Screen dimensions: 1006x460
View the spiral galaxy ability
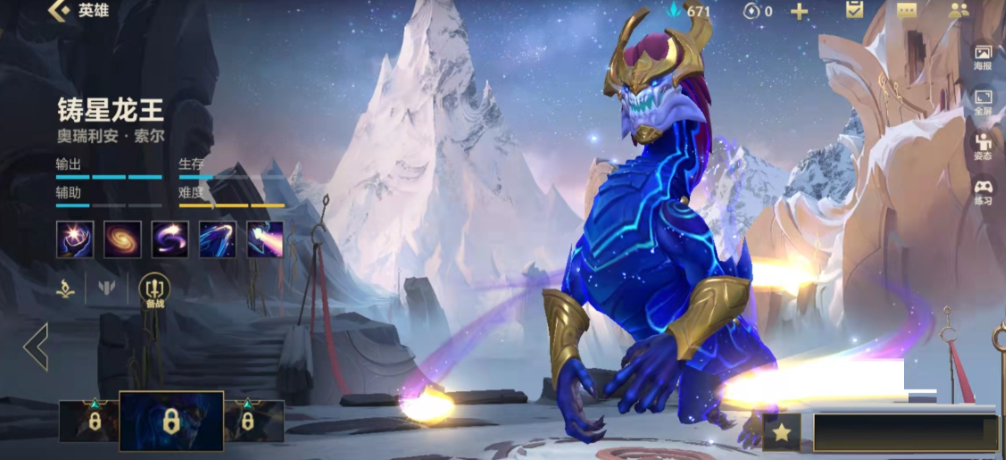123,239
